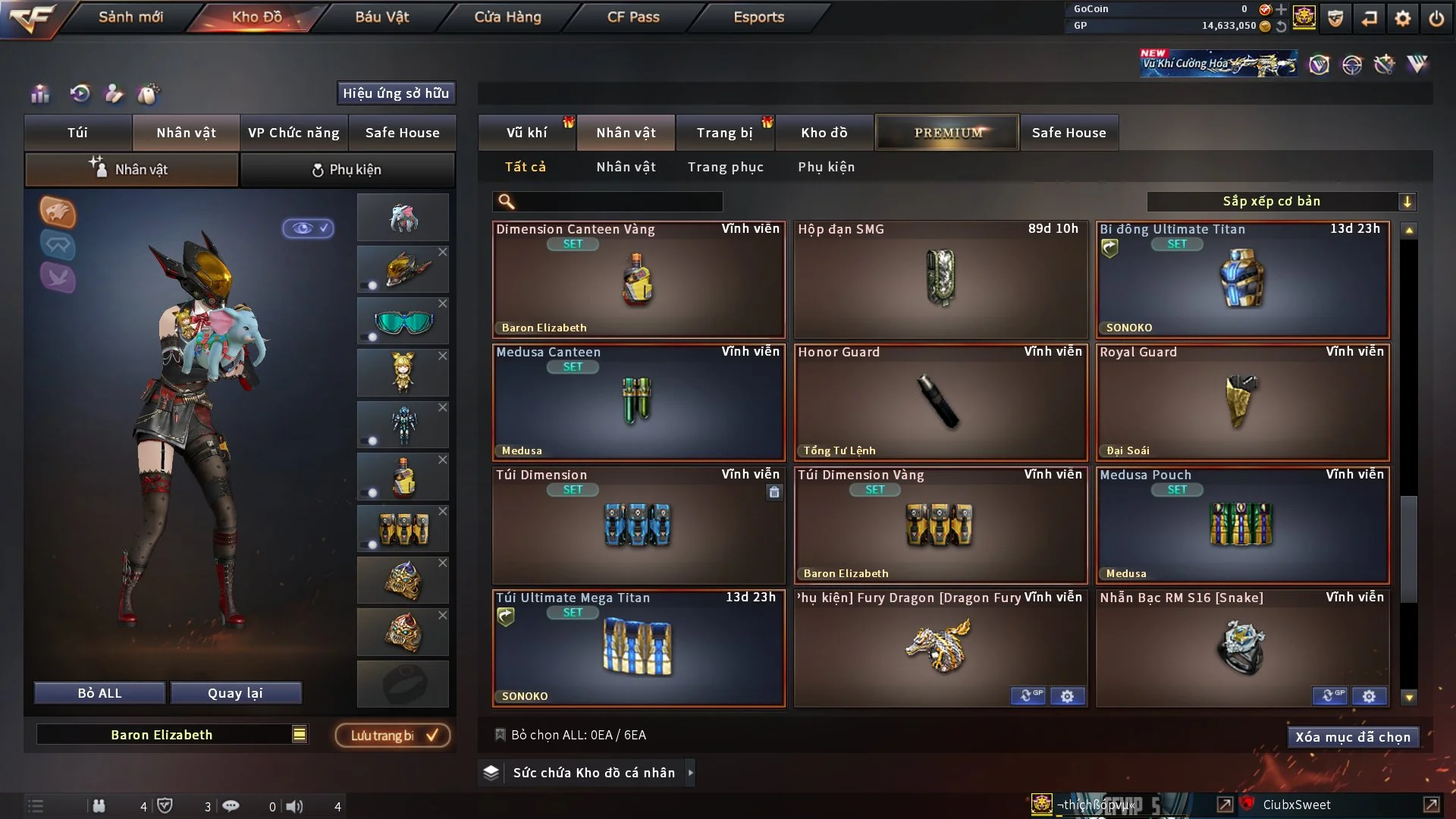Switch to the Vũ khí tab

point(526,133)
